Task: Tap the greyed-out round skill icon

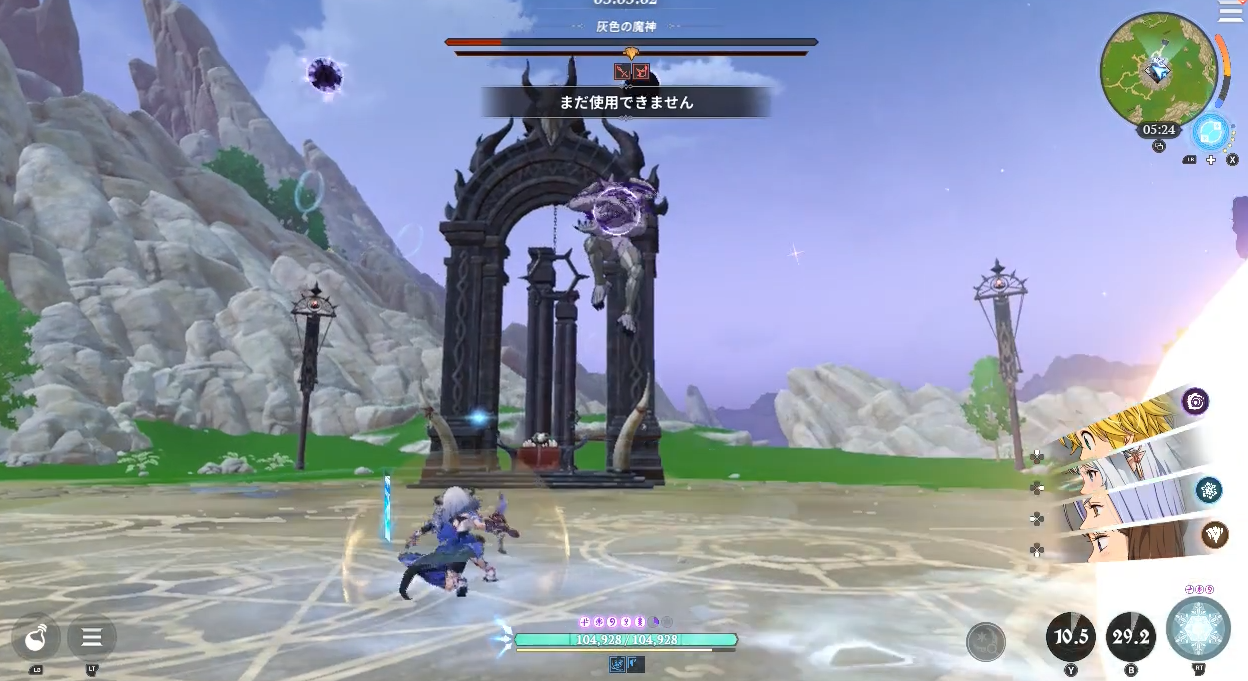Action: point(986,642)
